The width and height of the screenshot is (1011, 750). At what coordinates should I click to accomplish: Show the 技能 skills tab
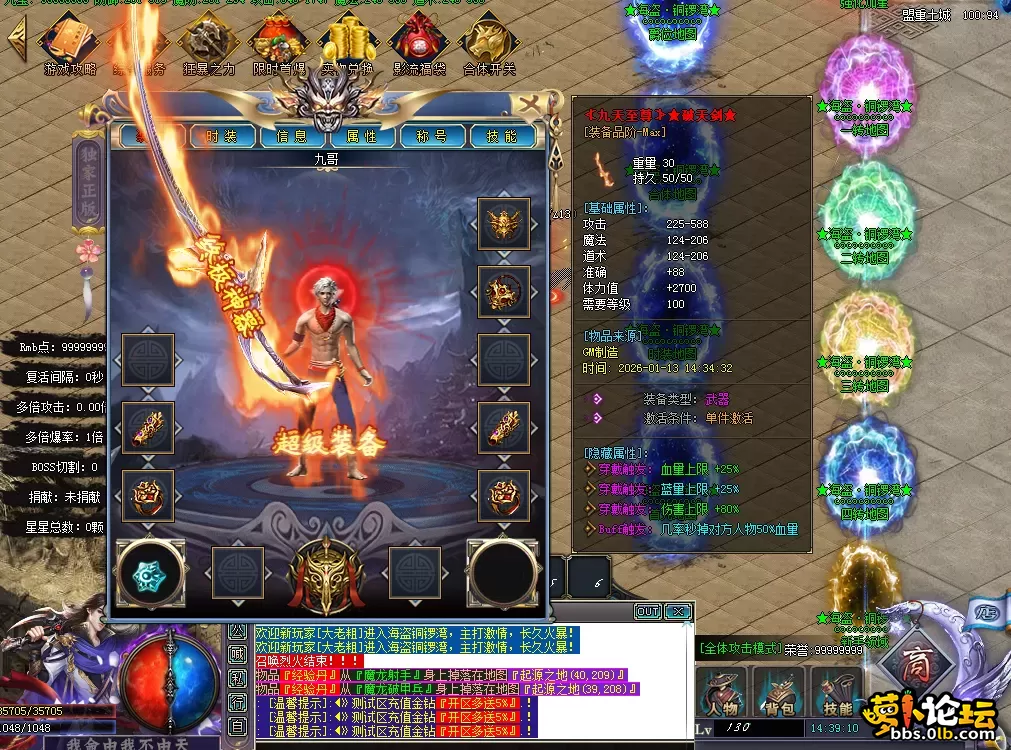pos(501,137)
